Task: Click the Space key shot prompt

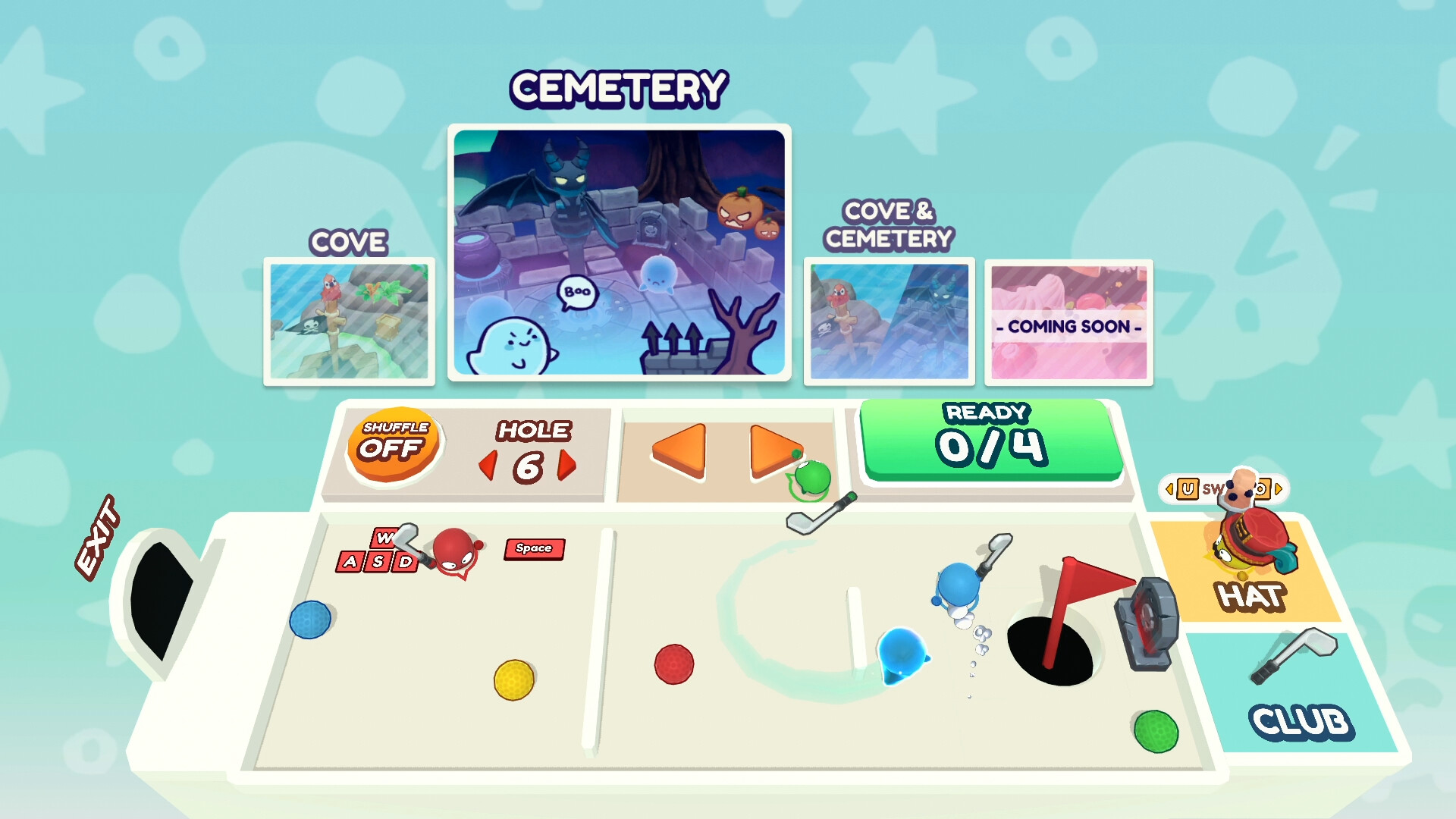Action: 533,548
